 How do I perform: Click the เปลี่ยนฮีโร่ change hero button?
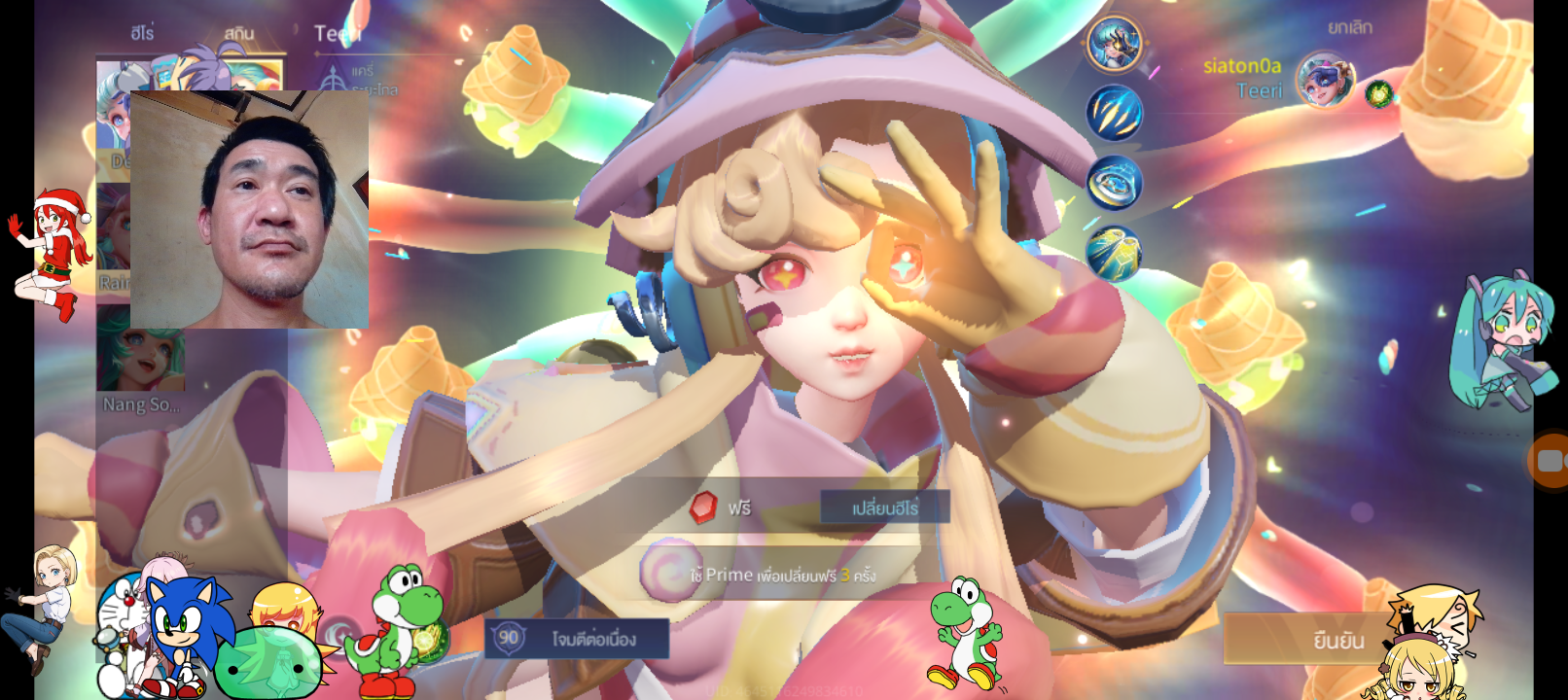point(884,507)
